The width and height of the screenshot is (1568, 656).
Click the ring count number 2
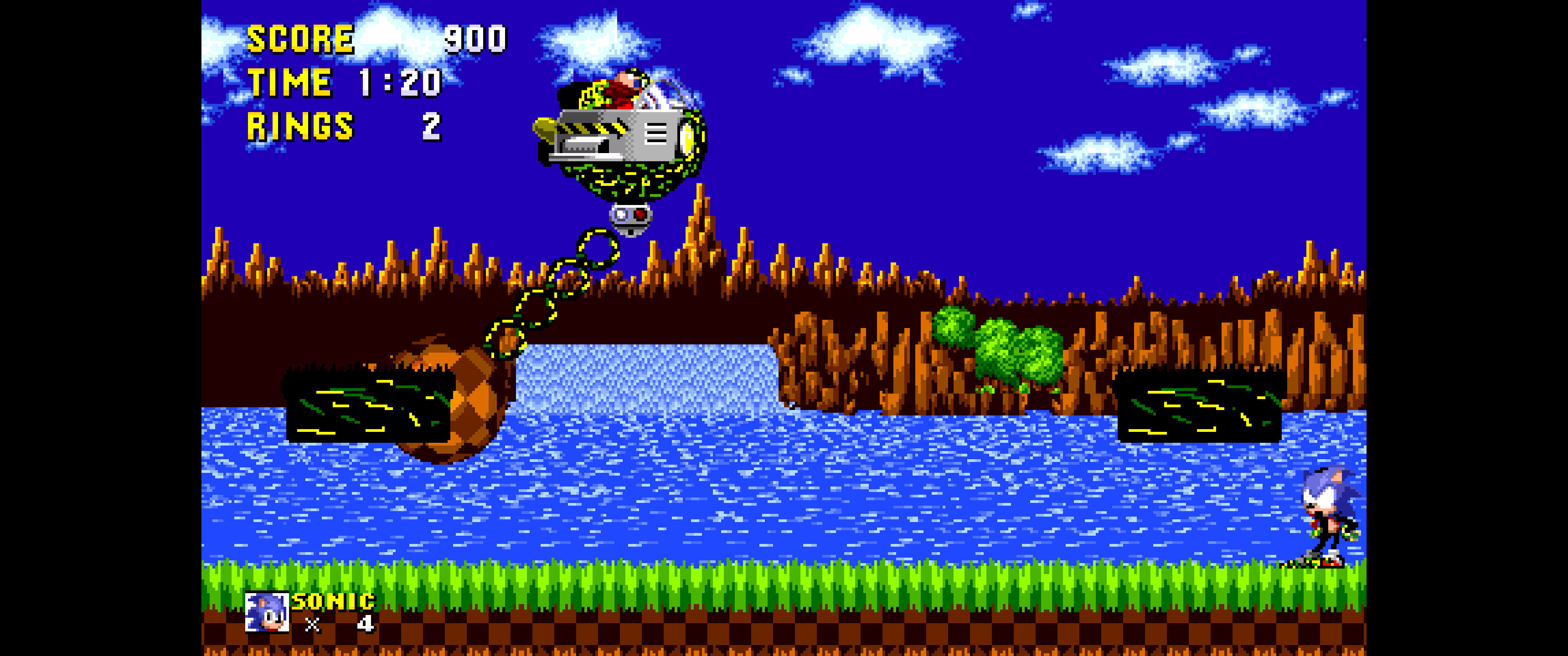433,128
